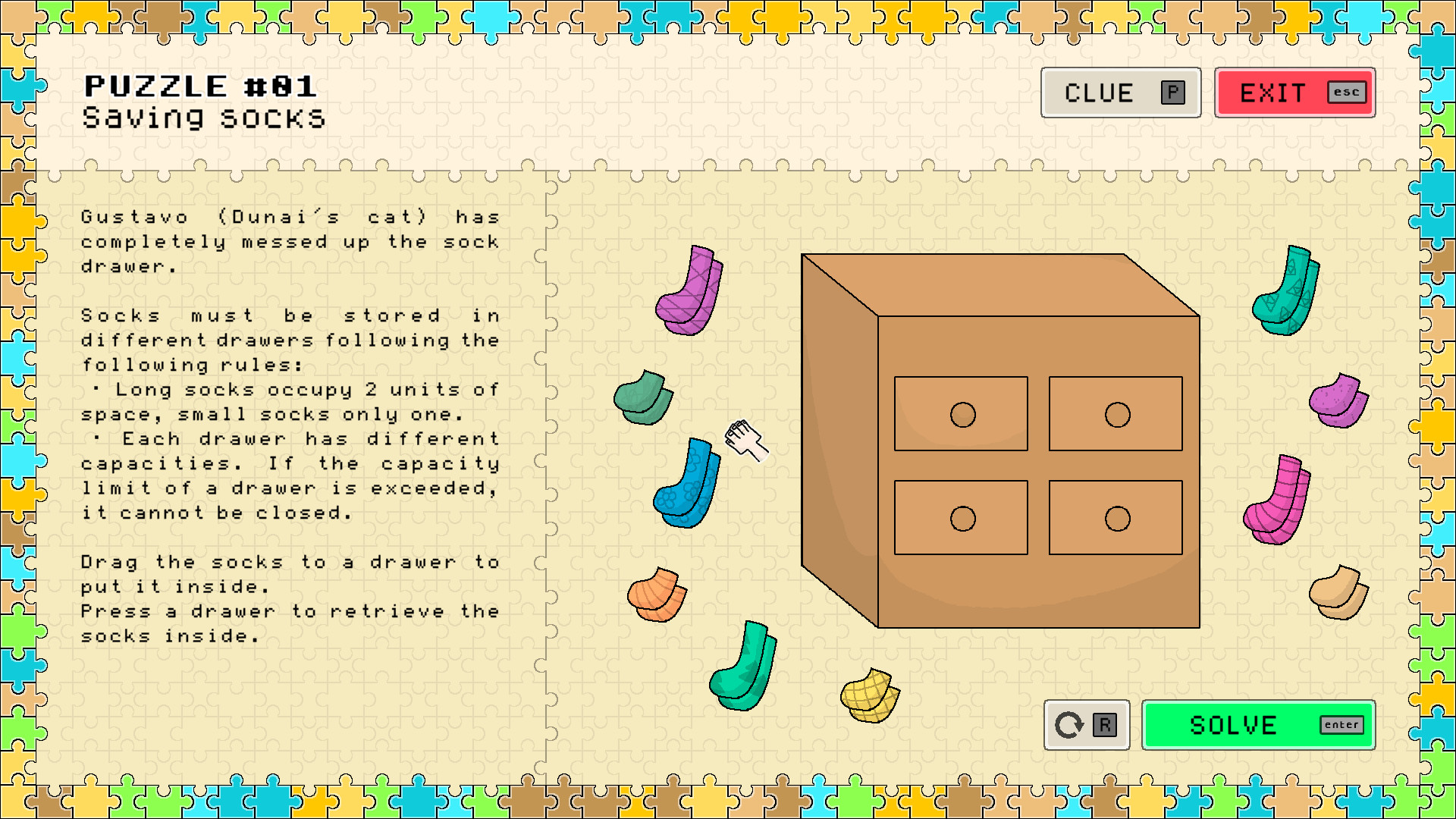Click the reset icon with R shortcut
Viewport: 1456px width, 819px height.
[x=1086, y=725]
